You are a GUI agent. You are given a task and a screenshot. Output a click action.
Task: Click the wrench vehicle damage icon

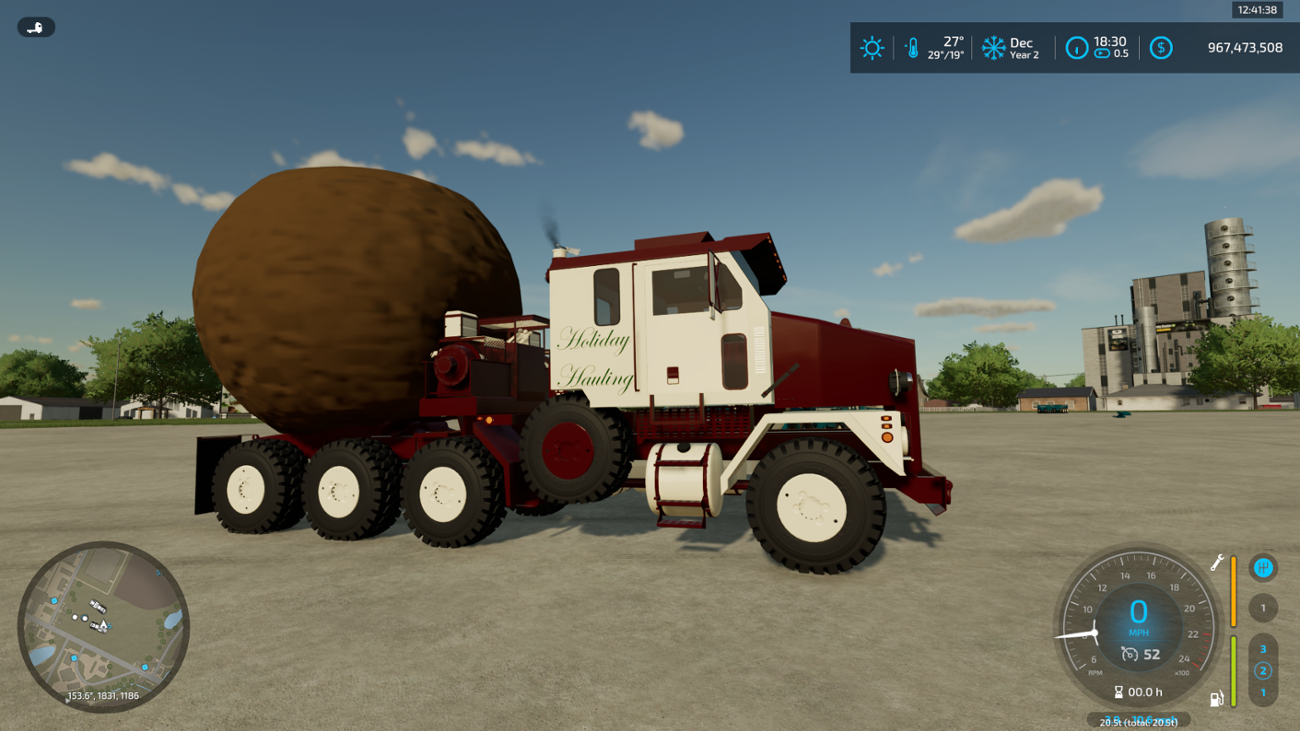(x=1217, y=562)
